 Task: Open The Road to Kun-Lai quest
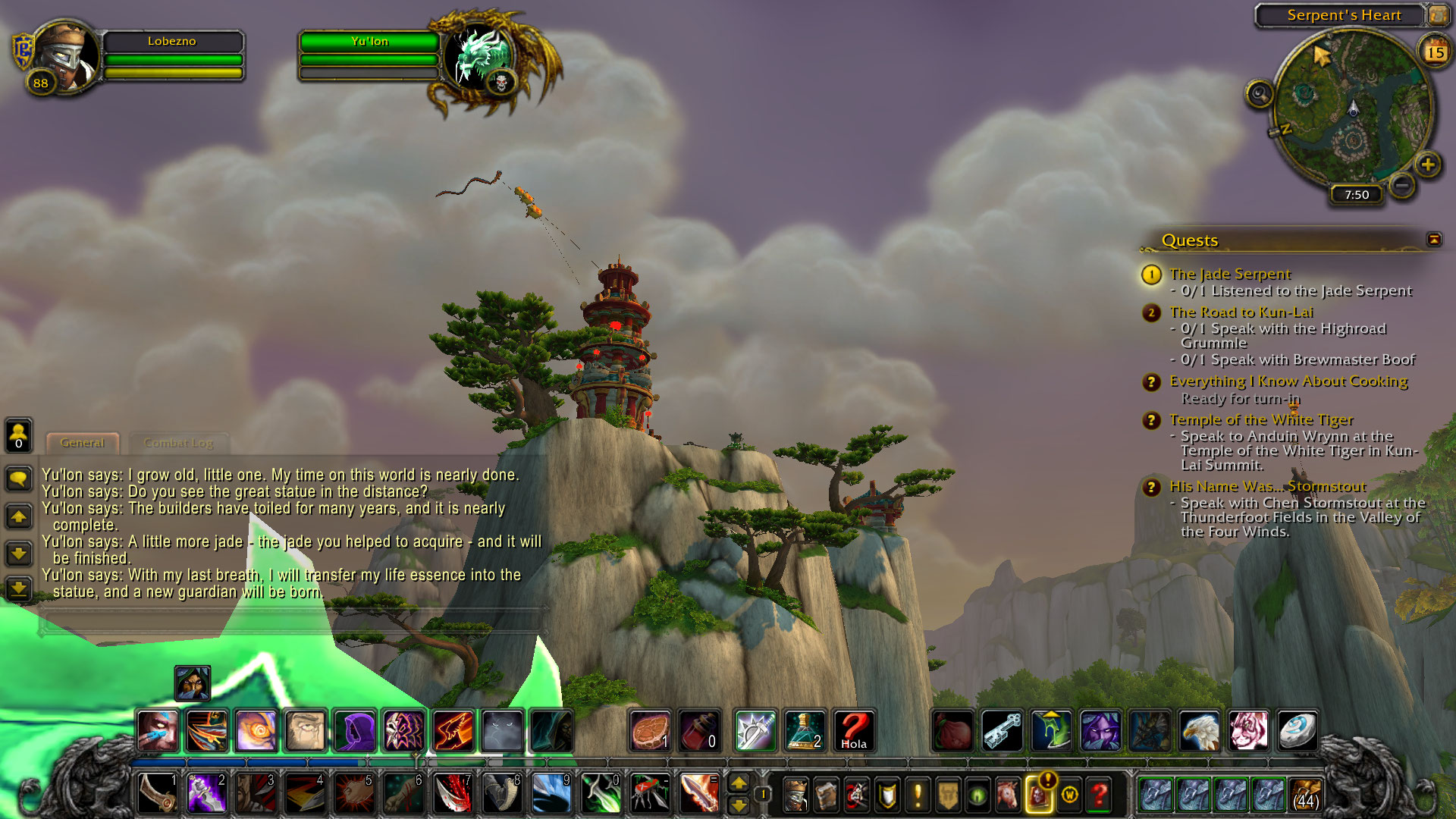click(1241, 312)
